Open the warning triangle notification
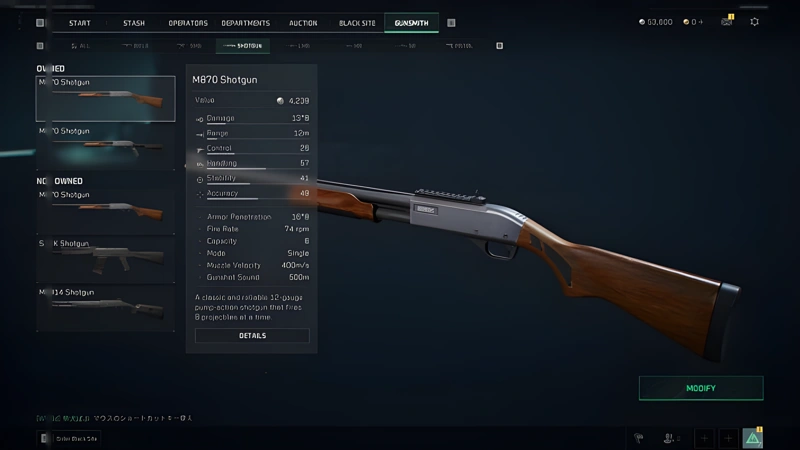The height and width of the screenshot is (450, 800). 752,437
